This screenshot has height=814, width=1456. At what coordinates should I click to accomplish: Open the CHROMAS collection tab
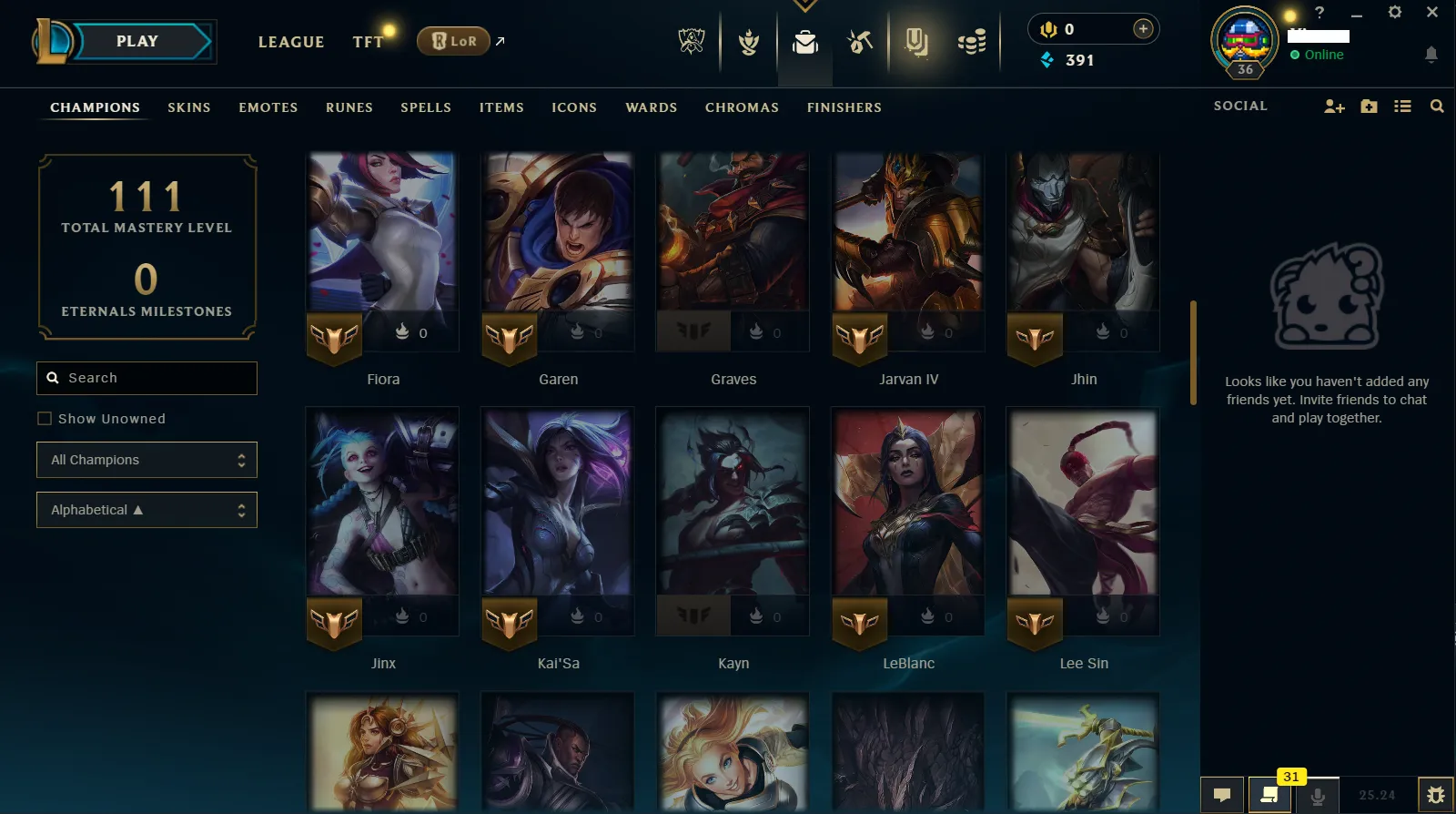point(742,107)
